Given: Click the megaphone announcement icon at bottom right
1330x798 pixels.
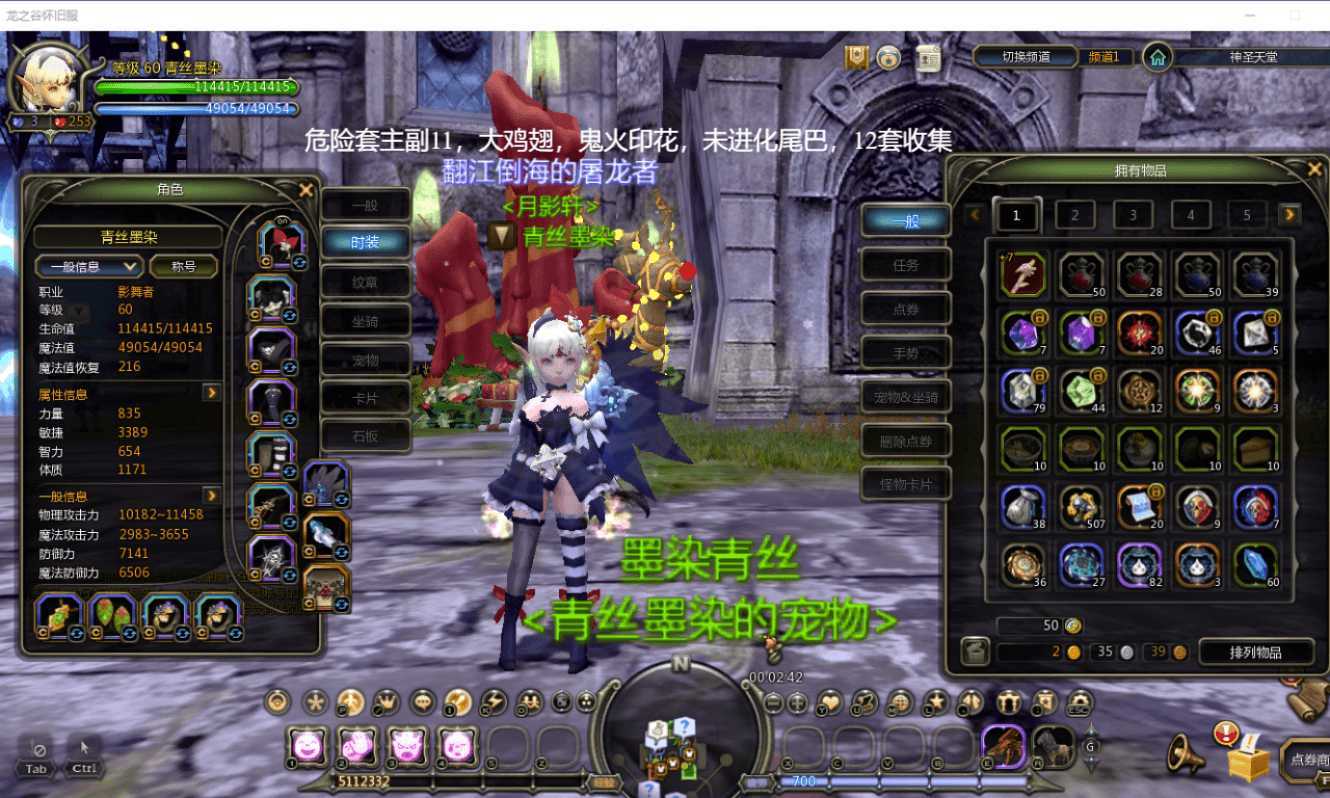Looking at the screenshot, I should [x=1186, y=753].
